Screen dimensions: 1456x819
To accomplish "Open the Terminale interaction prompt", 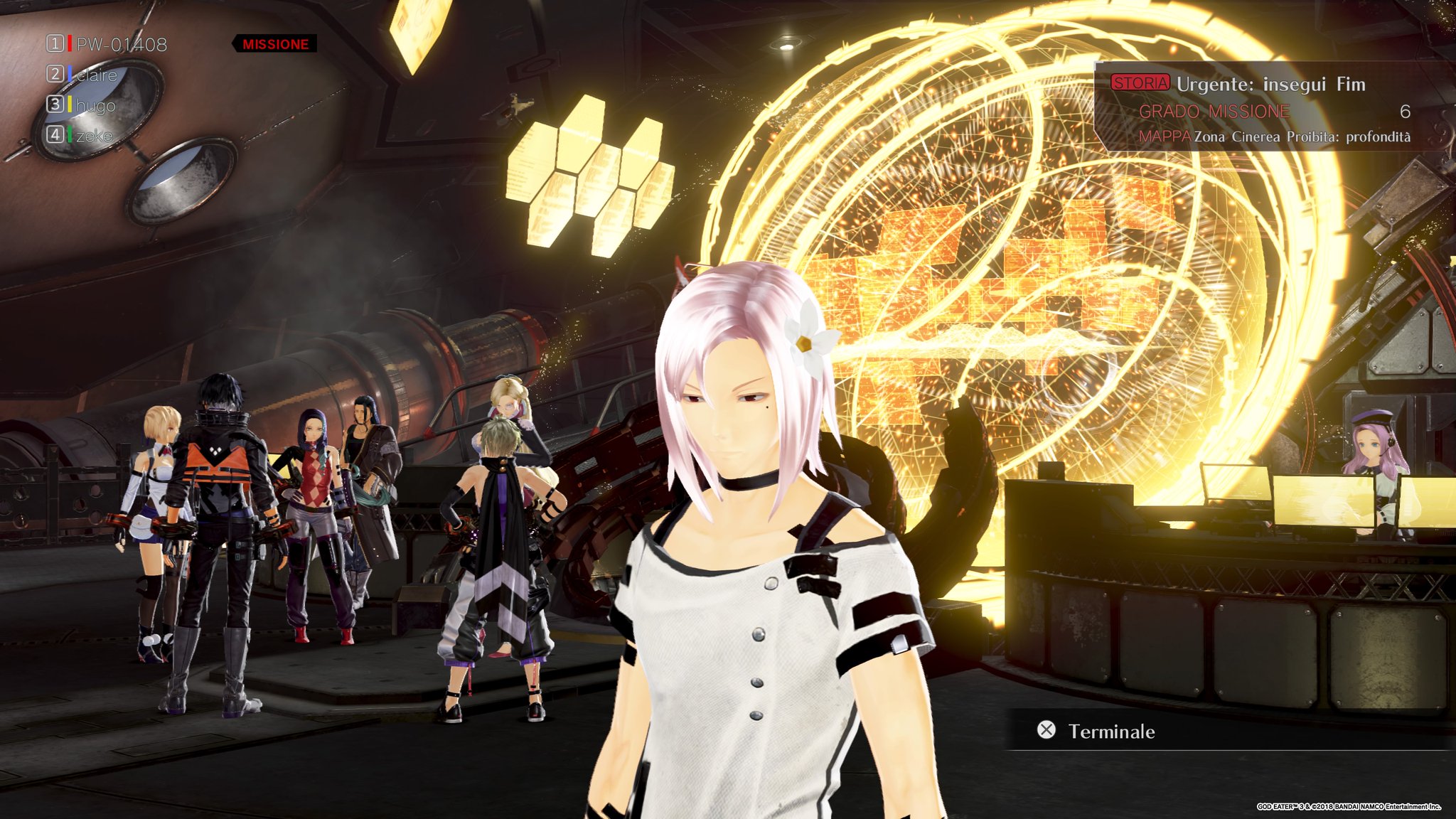I will pos(1110,731).
